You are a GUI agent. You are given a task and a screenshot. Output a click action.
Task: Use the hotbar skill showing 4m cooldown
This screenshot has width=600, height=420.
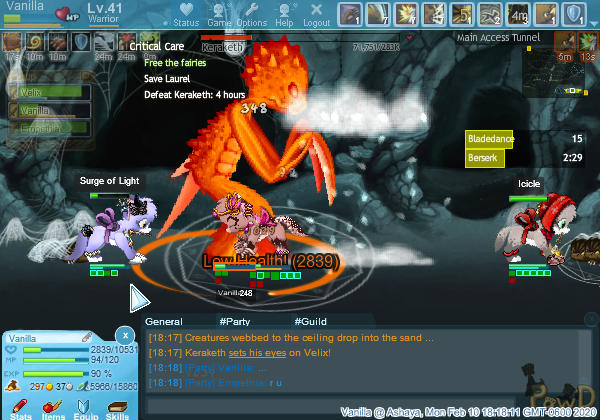(x=518, y=15)
